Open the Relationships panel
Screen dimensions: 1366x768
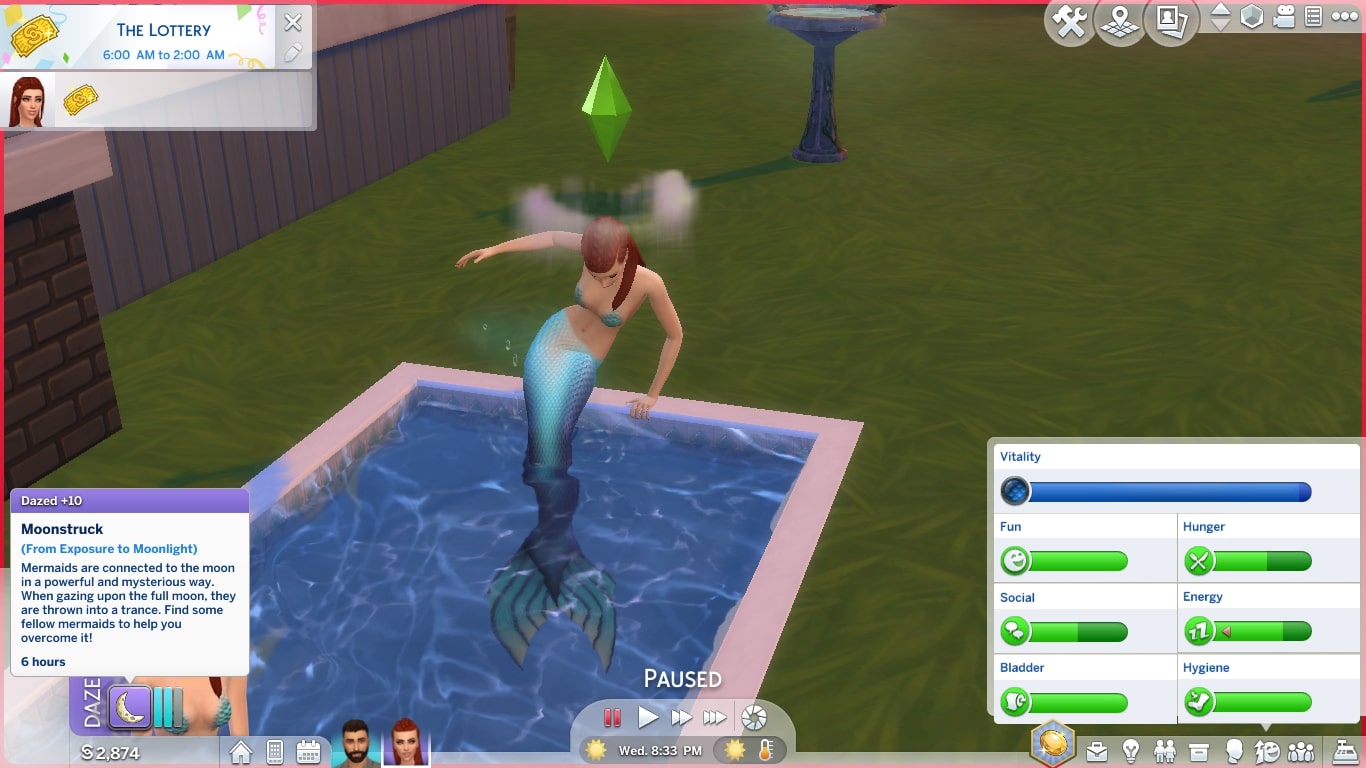tap(1164, 751)
